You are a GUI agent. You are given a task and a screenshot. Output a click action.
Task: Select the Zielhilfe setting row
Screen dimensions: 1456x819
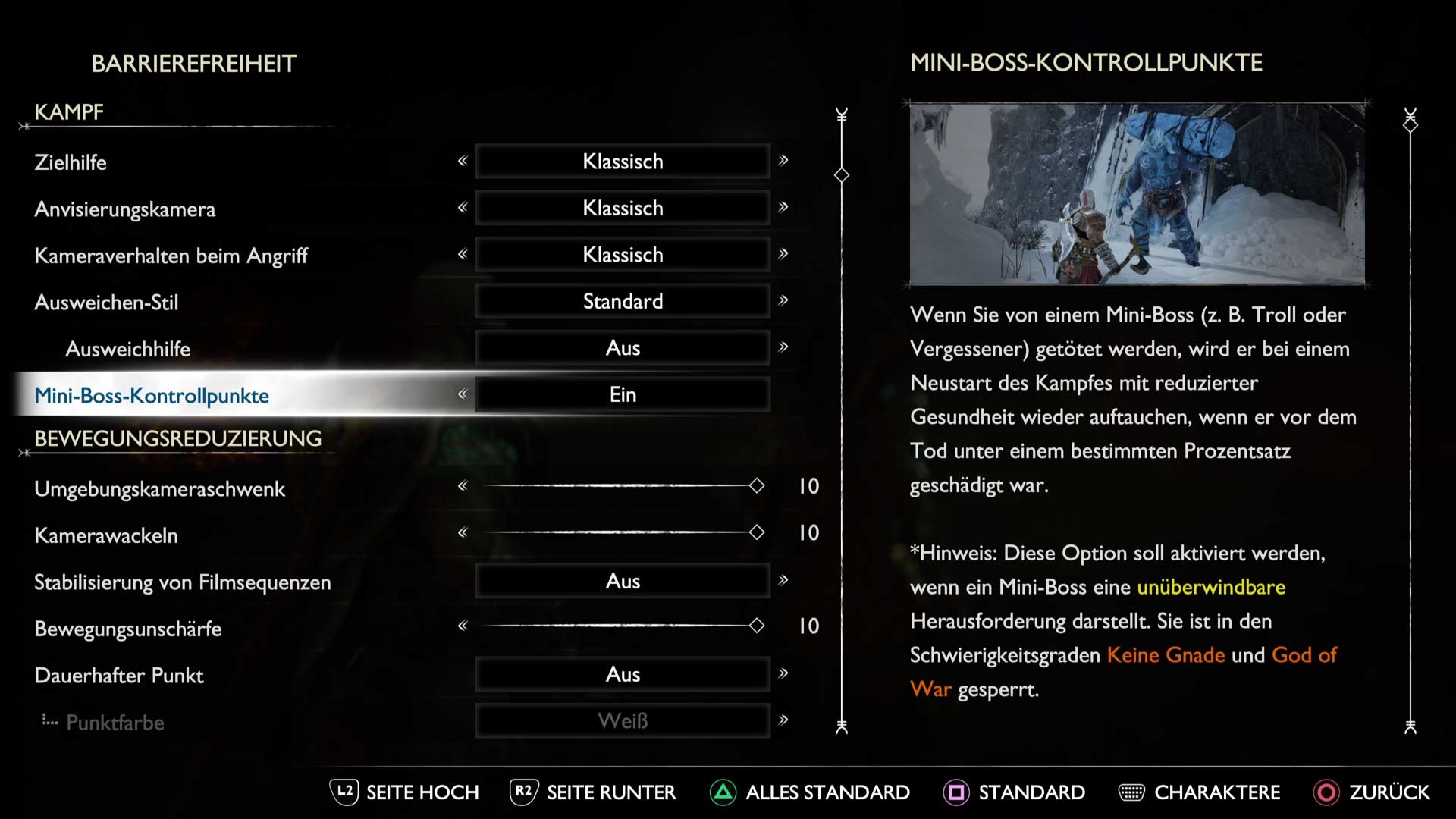(x=71, y=162)
